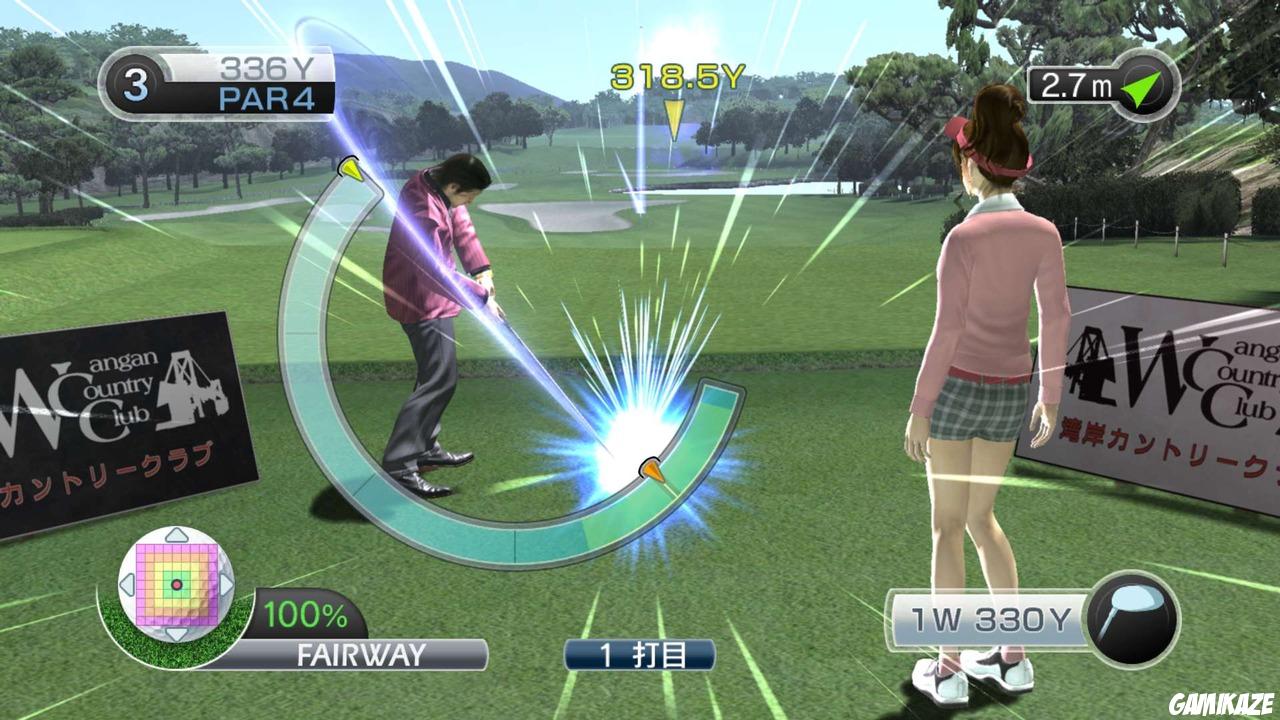Image resolution: width=1280 pixels, height=720 pixels.
Task: Select the orange impact marker on gauge
Action: [x=651, y=470]
